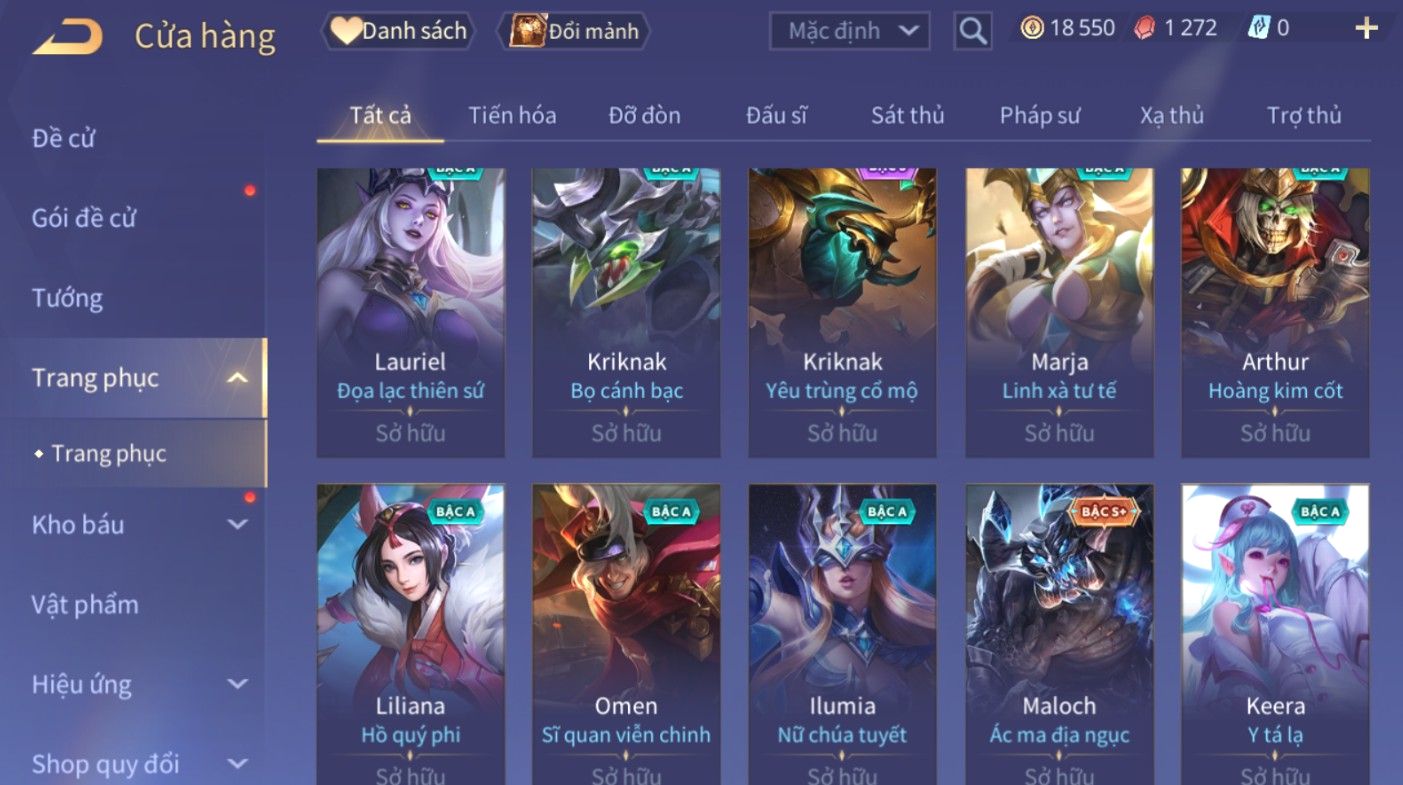
Task: Select Lauriel's Đọa lạc thiên sứ skin
Action: pyautogui.click(x=410, y=312)
